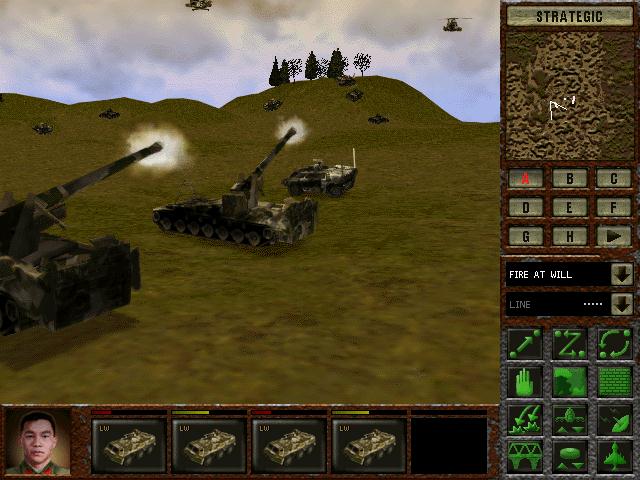Viewport: 640px width, 480px height.
Task: Select the first armored vehicle unit card
Action: (x=128, y=444)
